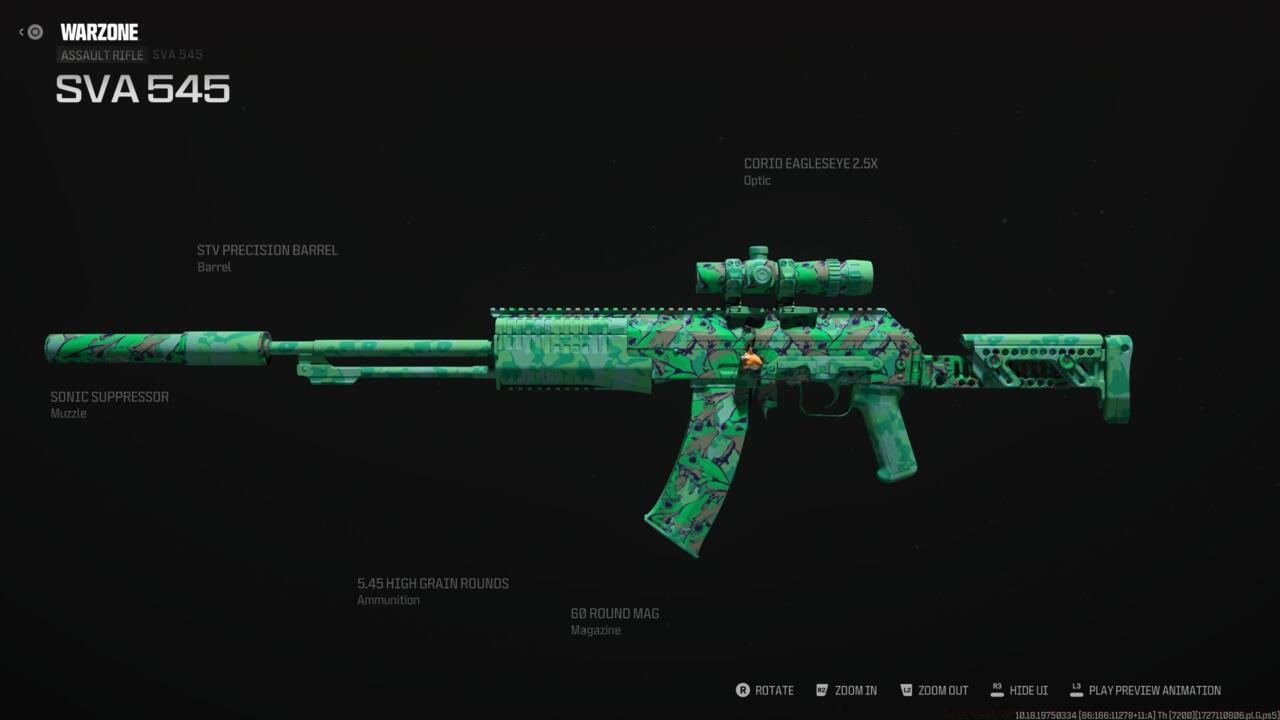Go back using the top-left back arrow
The height and width of the screenshot is (720, 1280).
(x=30, y=32)
